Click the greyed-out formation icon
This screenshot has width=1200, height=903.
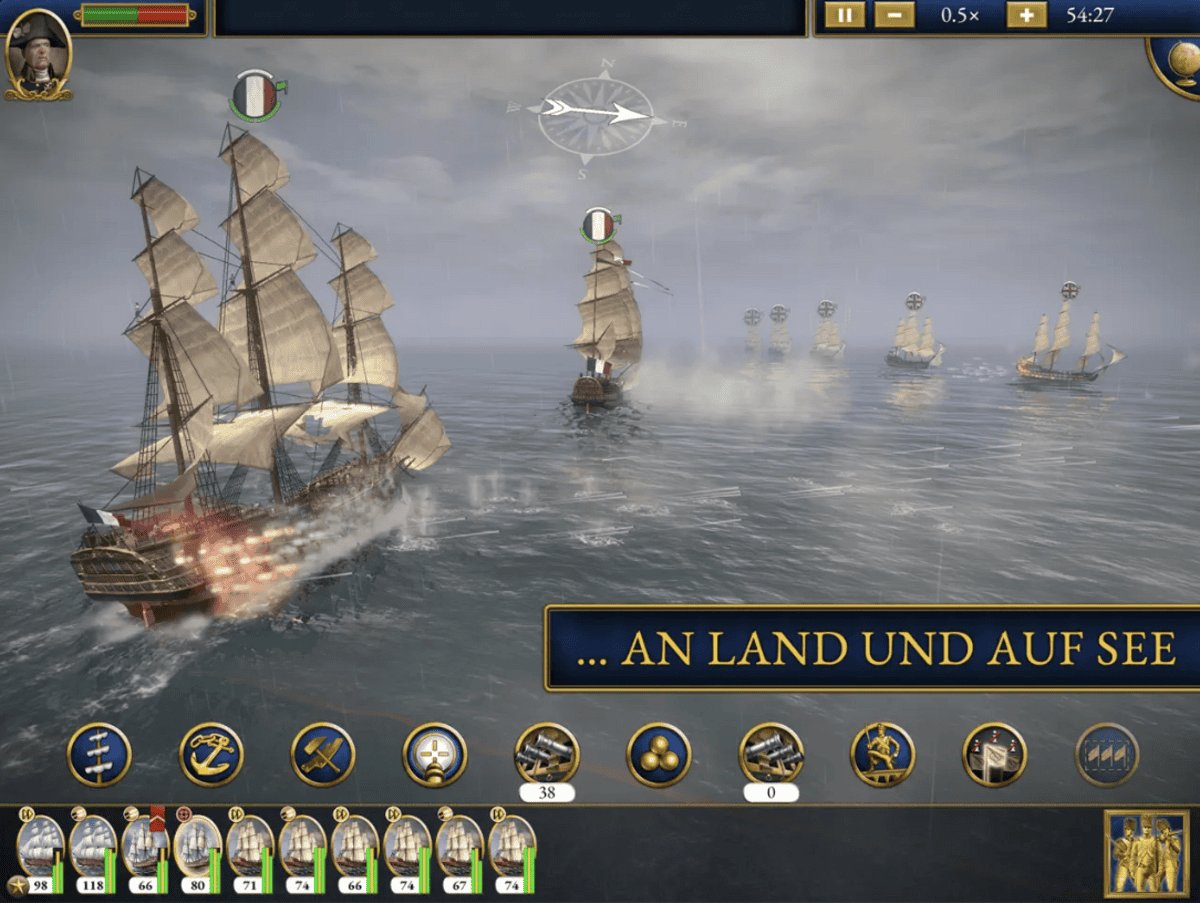(1107, 754)
